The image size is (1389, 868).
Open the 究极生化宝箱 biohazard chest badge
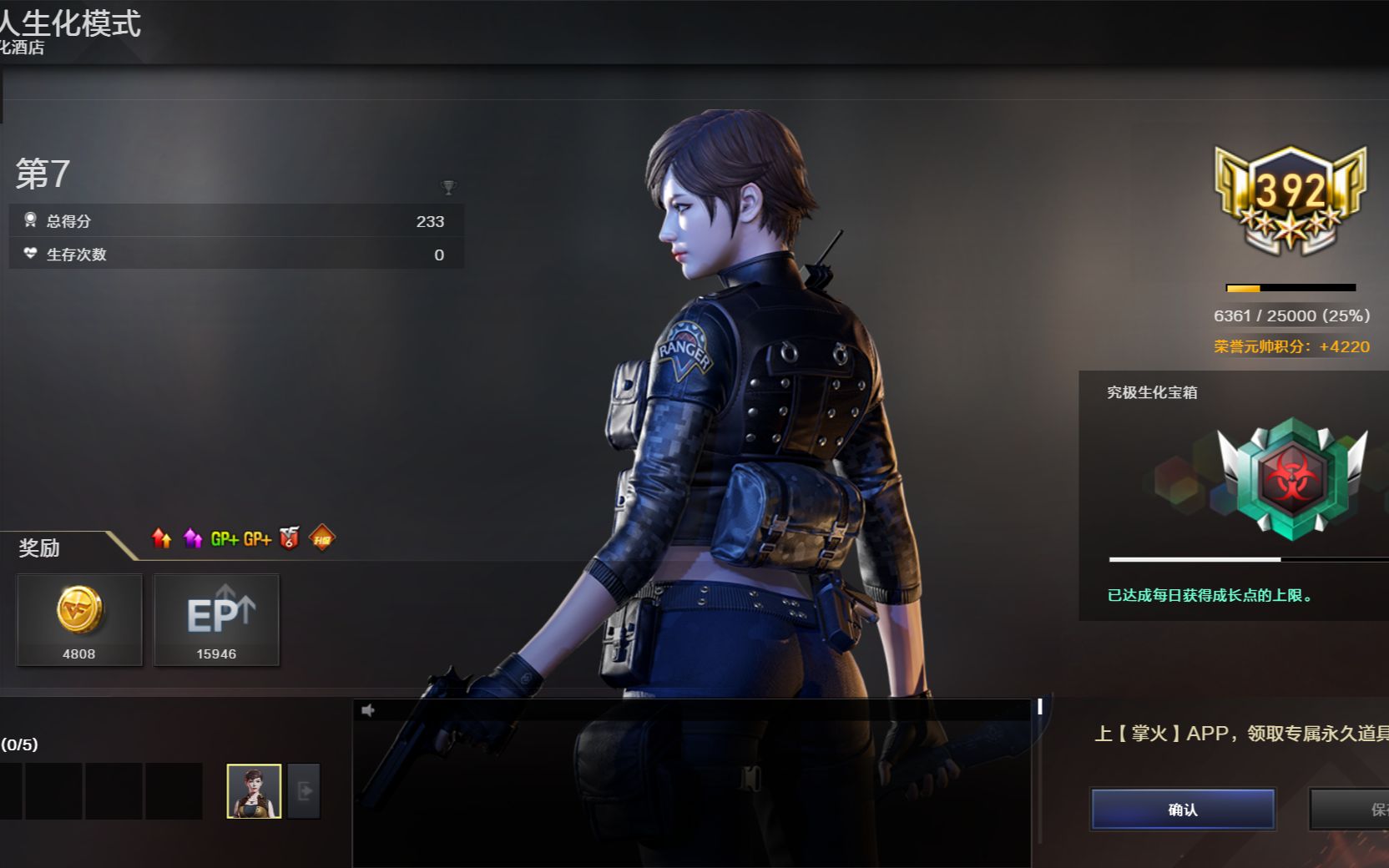coord(1291,480)
